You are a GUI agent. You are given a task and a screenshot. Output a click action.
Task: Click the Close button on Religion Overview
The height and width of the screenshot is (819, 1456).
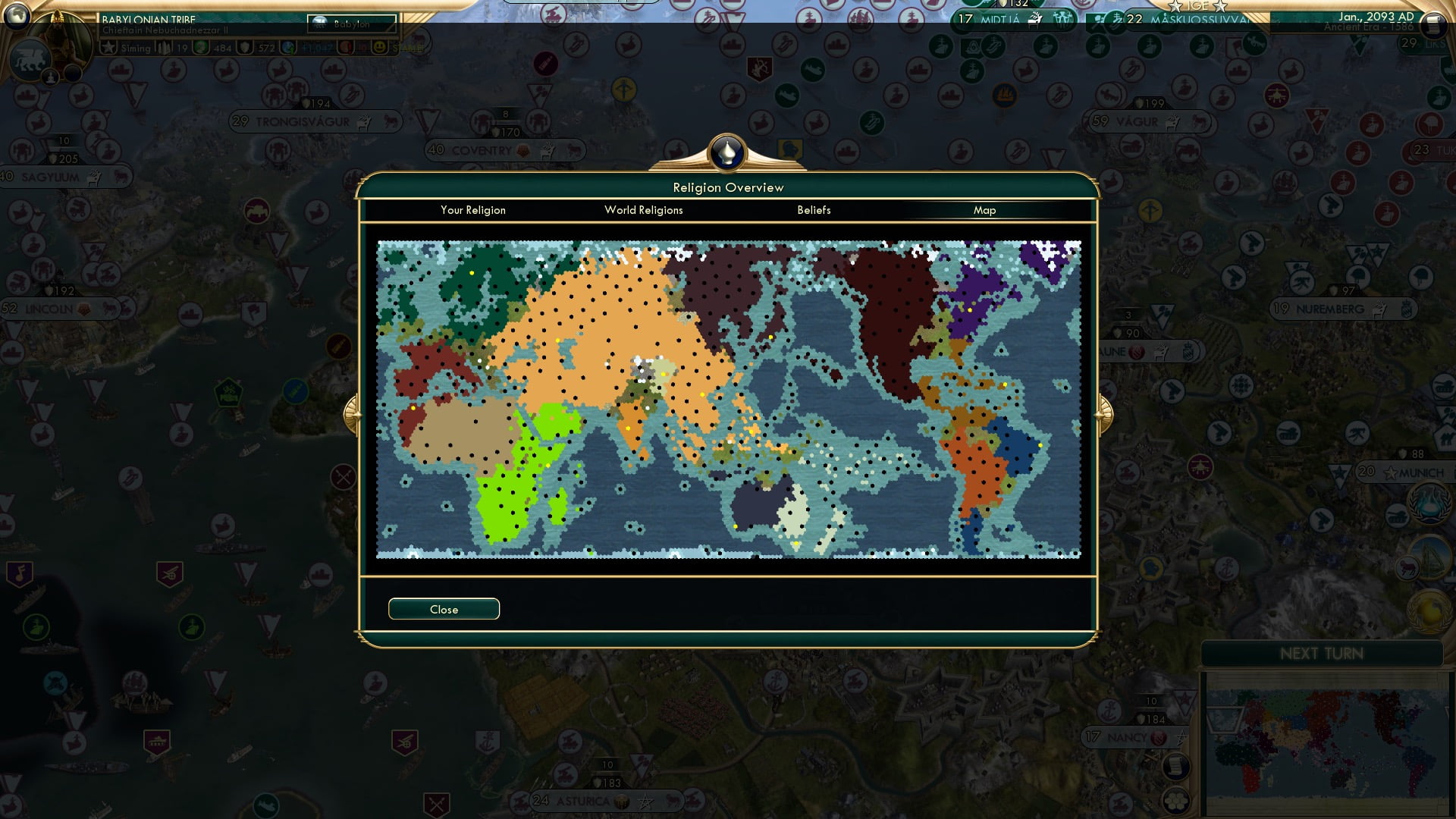[x=444, y=609]
